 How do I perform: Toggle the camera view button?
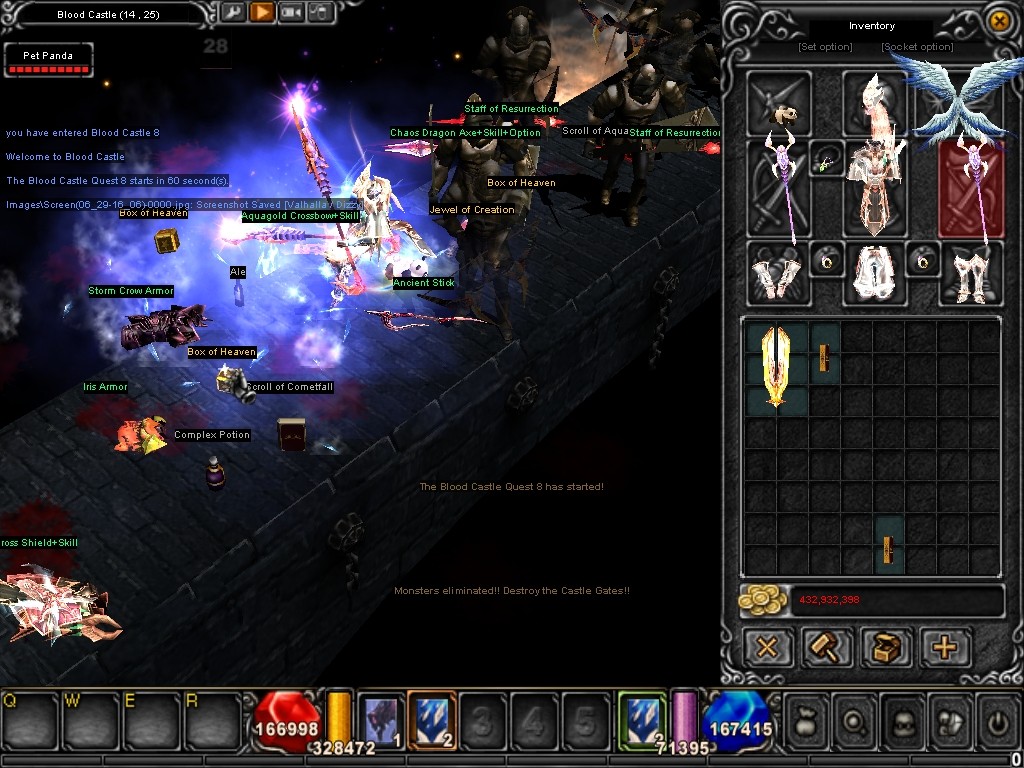(290, 13)
